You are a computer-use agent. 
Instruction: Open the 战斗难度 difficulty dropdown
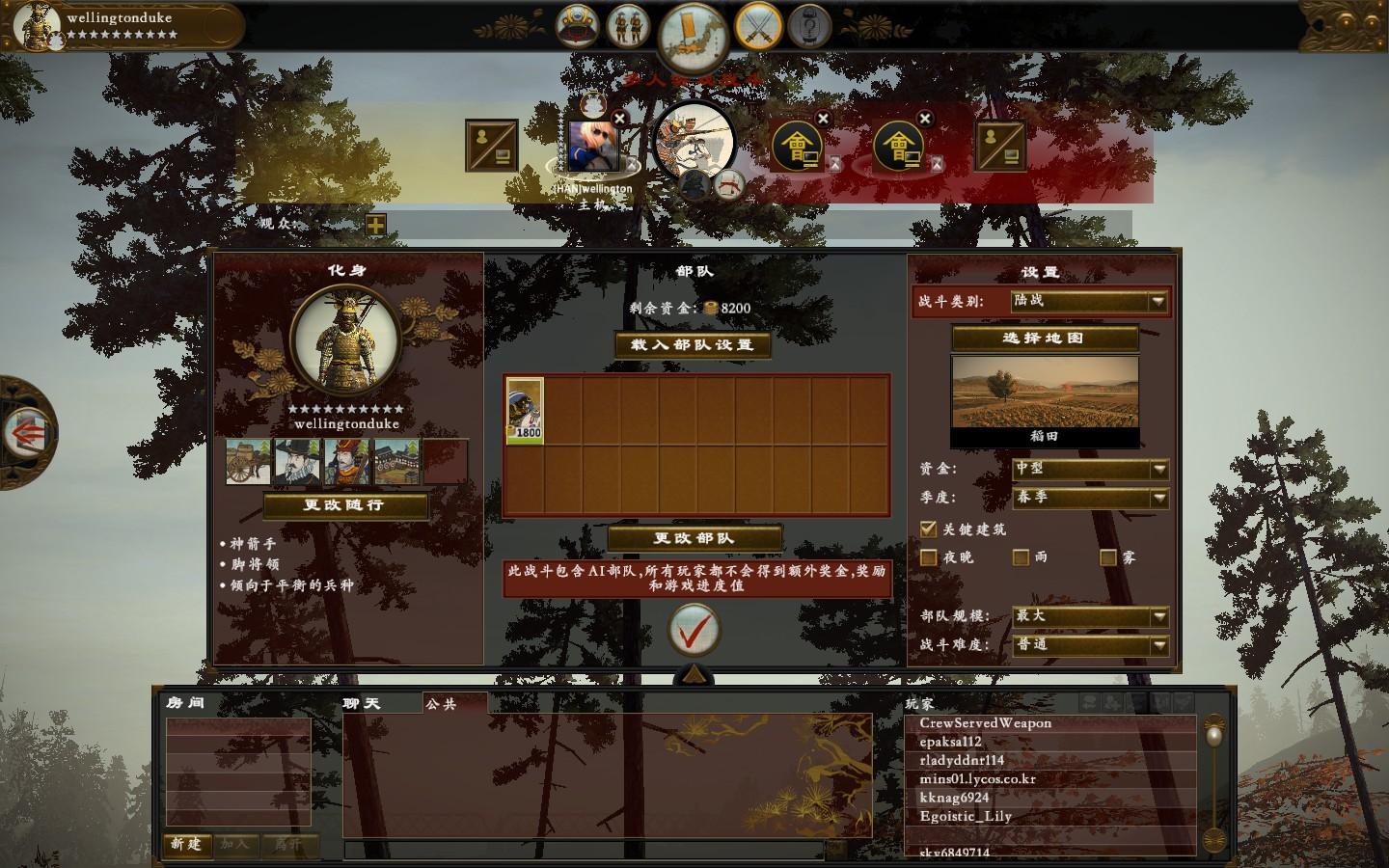1090,644
